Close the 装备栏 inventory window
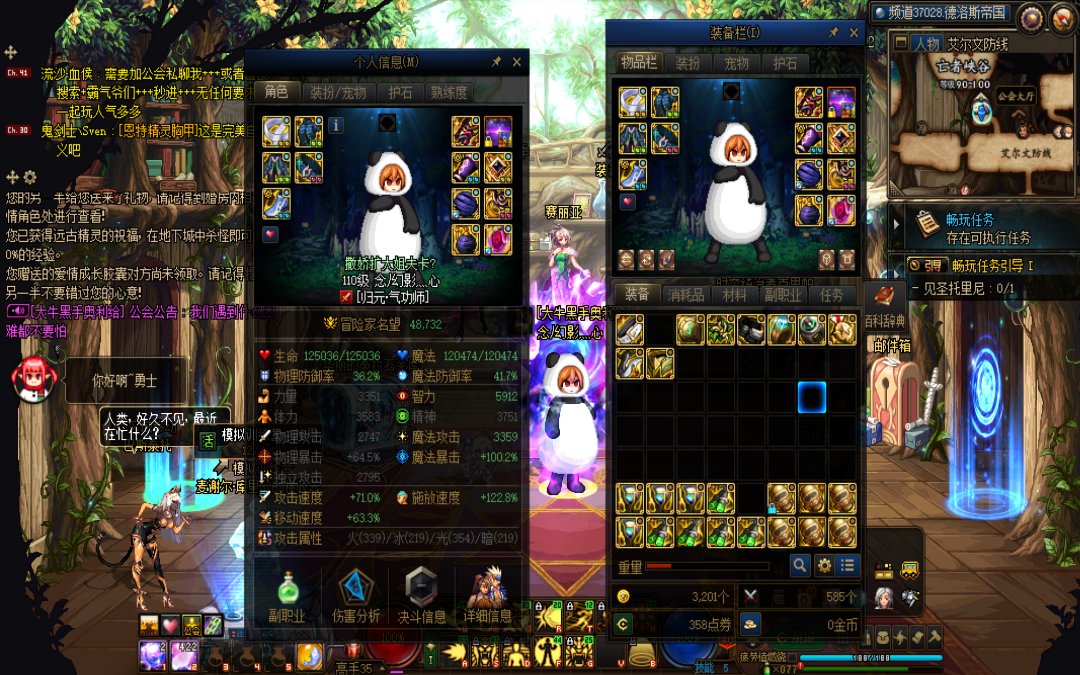This screenshot has width=1080, height=675. pos(854,33)
